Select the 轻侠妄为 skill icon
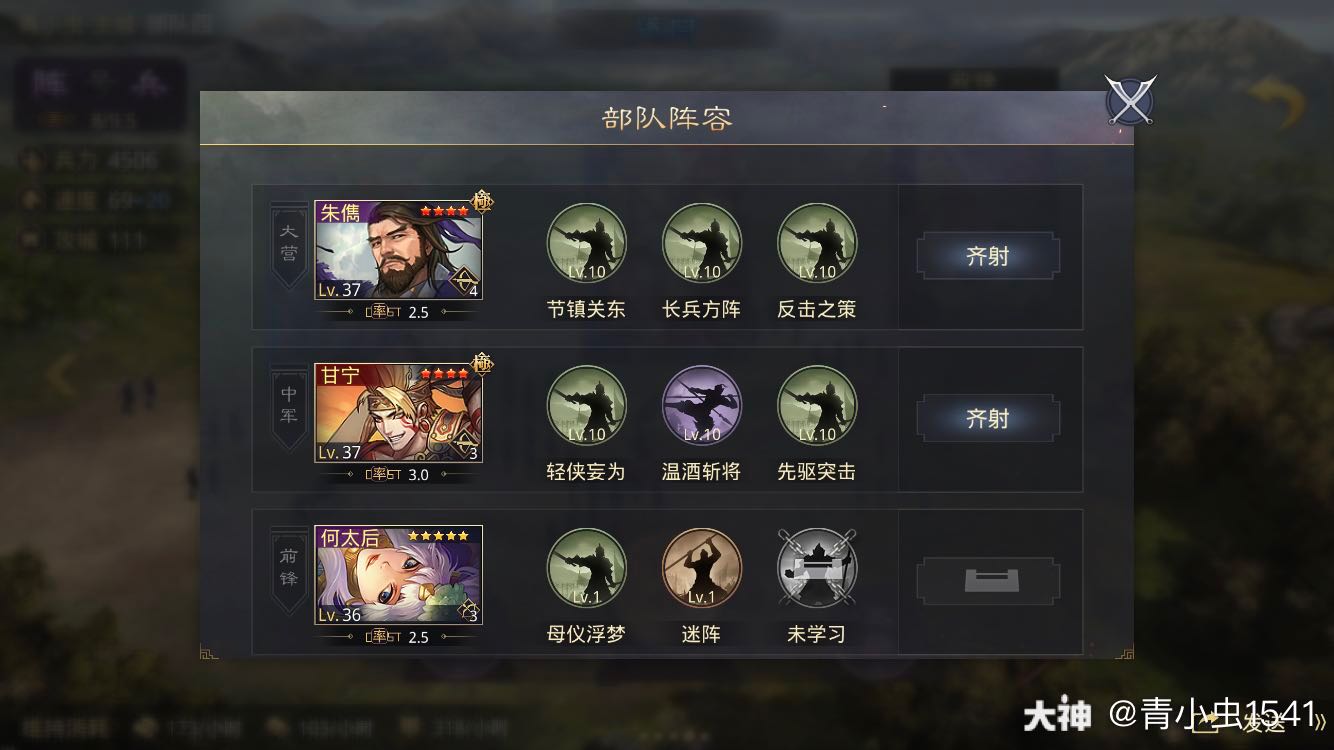This screenshot has height=750, width=1334. click(x=586, y=405)
